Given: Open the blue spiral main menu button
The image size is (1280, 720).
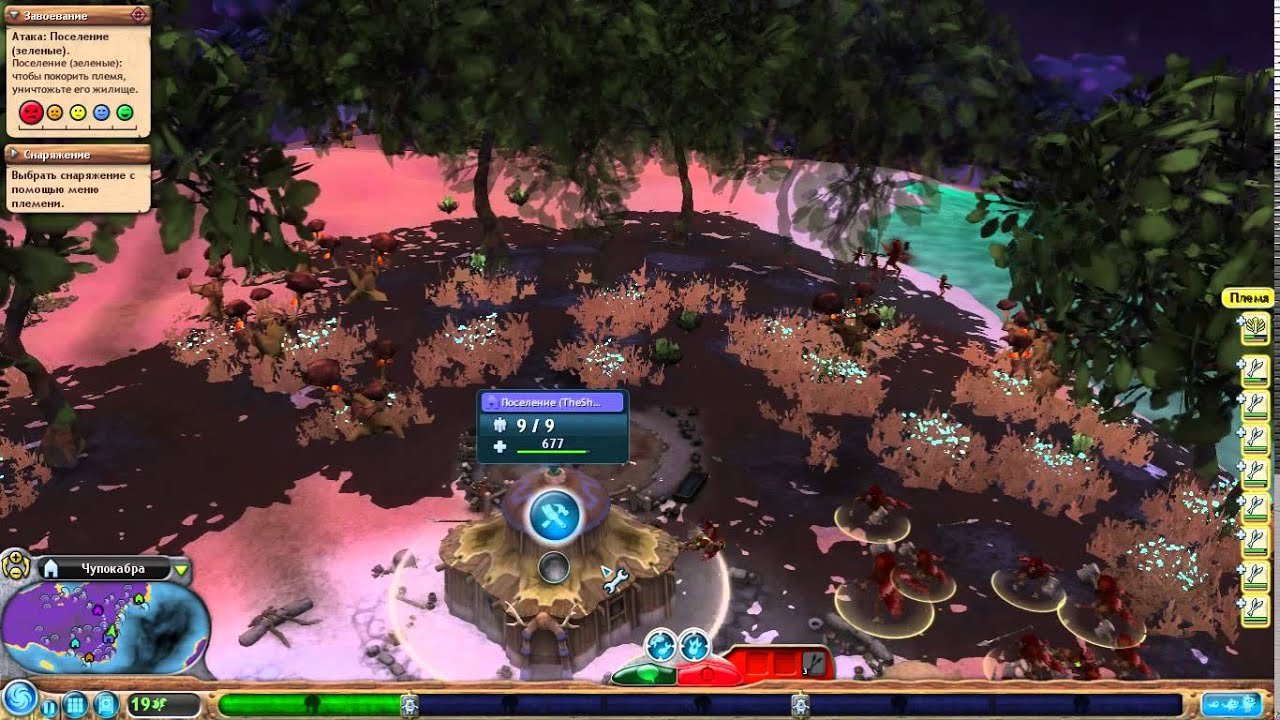Looking at the screenshot, I should [x=20, y=699].
